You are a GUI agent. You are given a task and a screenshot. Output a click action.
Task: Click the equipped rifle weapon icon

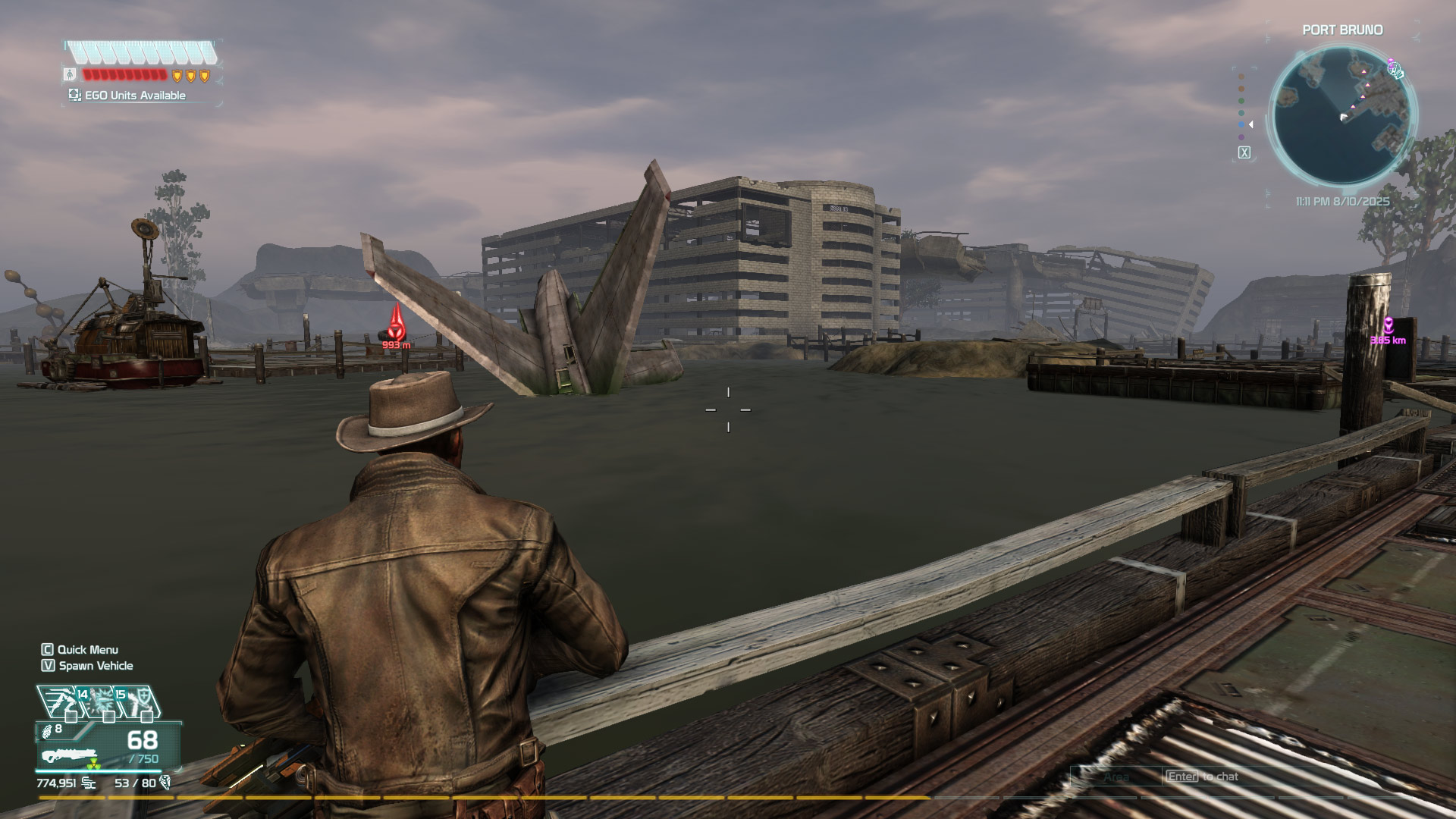click(x=68, y=755)
